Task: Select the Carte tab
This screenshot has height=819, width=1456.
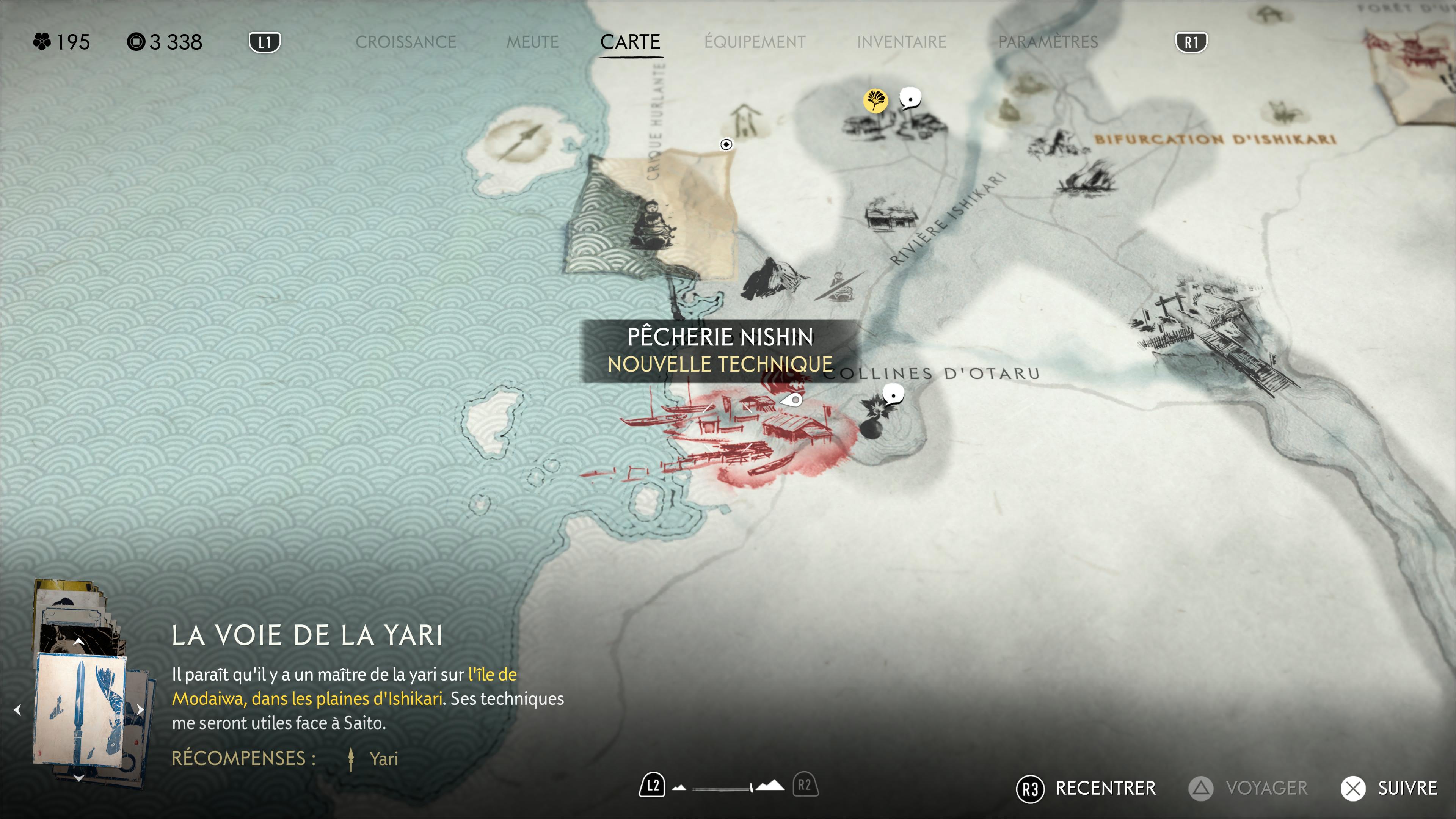Action: pyautogui.click(x=630, y=42)
